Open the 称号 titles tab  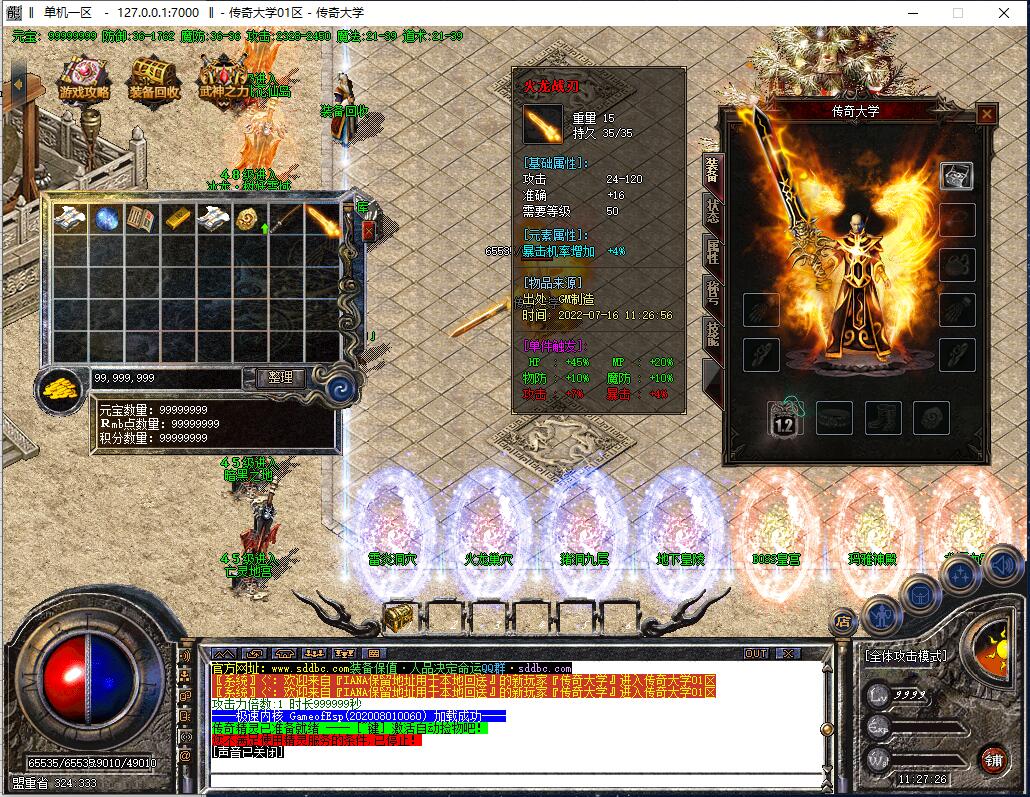tap(712, 293)
